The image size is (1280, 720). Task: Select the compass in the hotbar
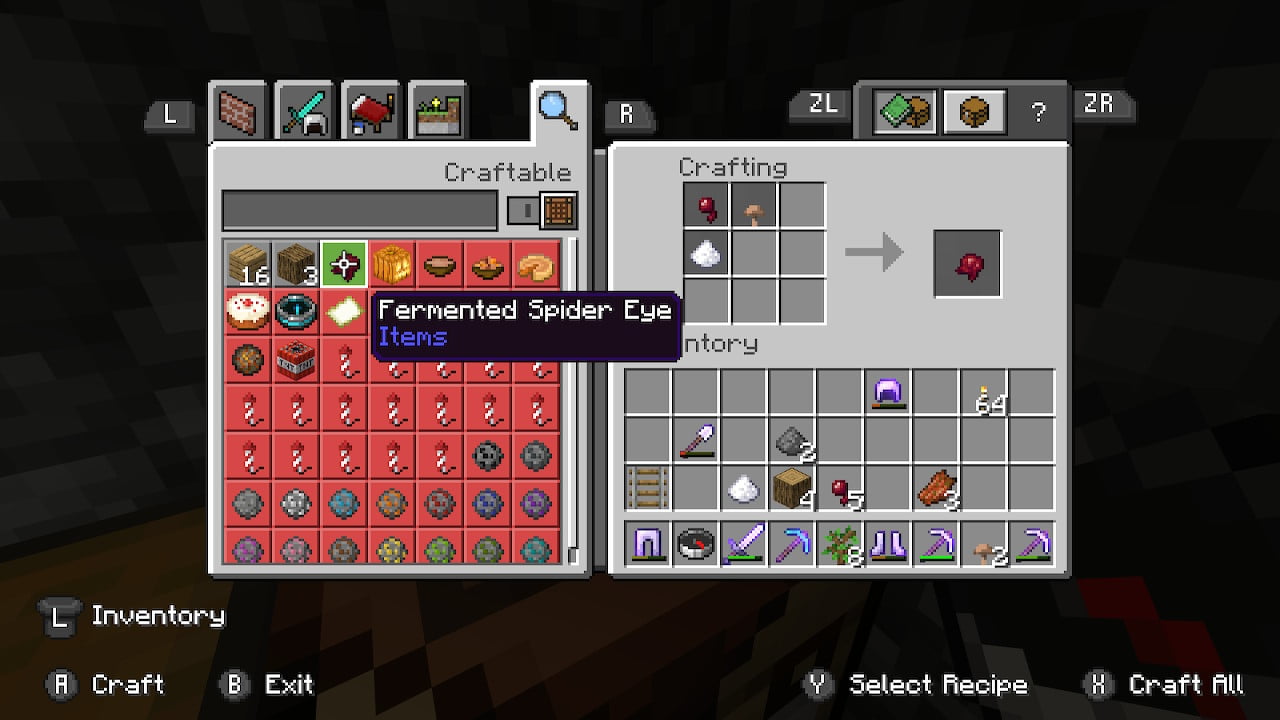[x=696, y=544]
